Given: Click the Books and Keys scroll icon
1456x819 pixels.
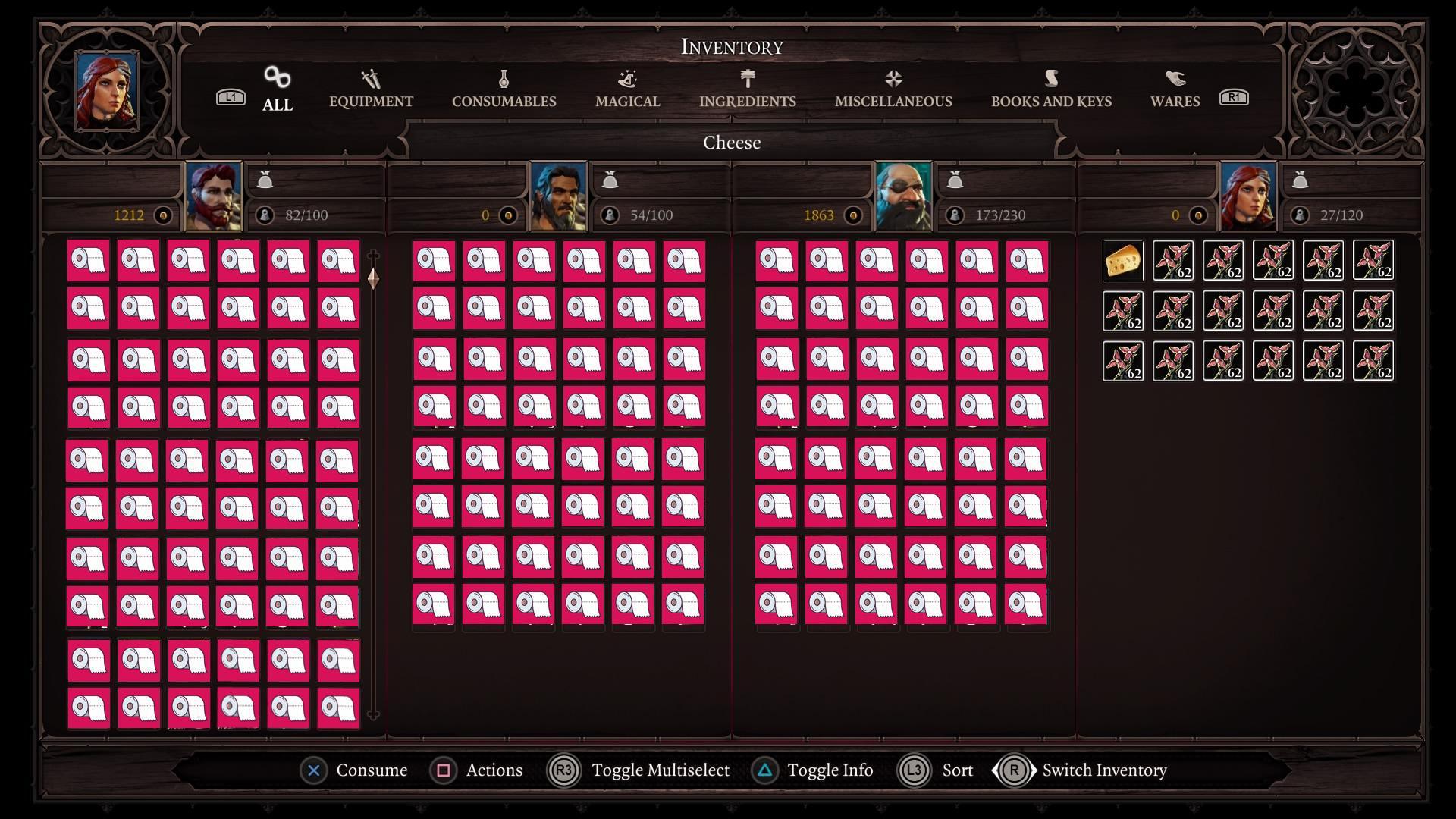Looking at the screenshot, I should point(1050,78).
